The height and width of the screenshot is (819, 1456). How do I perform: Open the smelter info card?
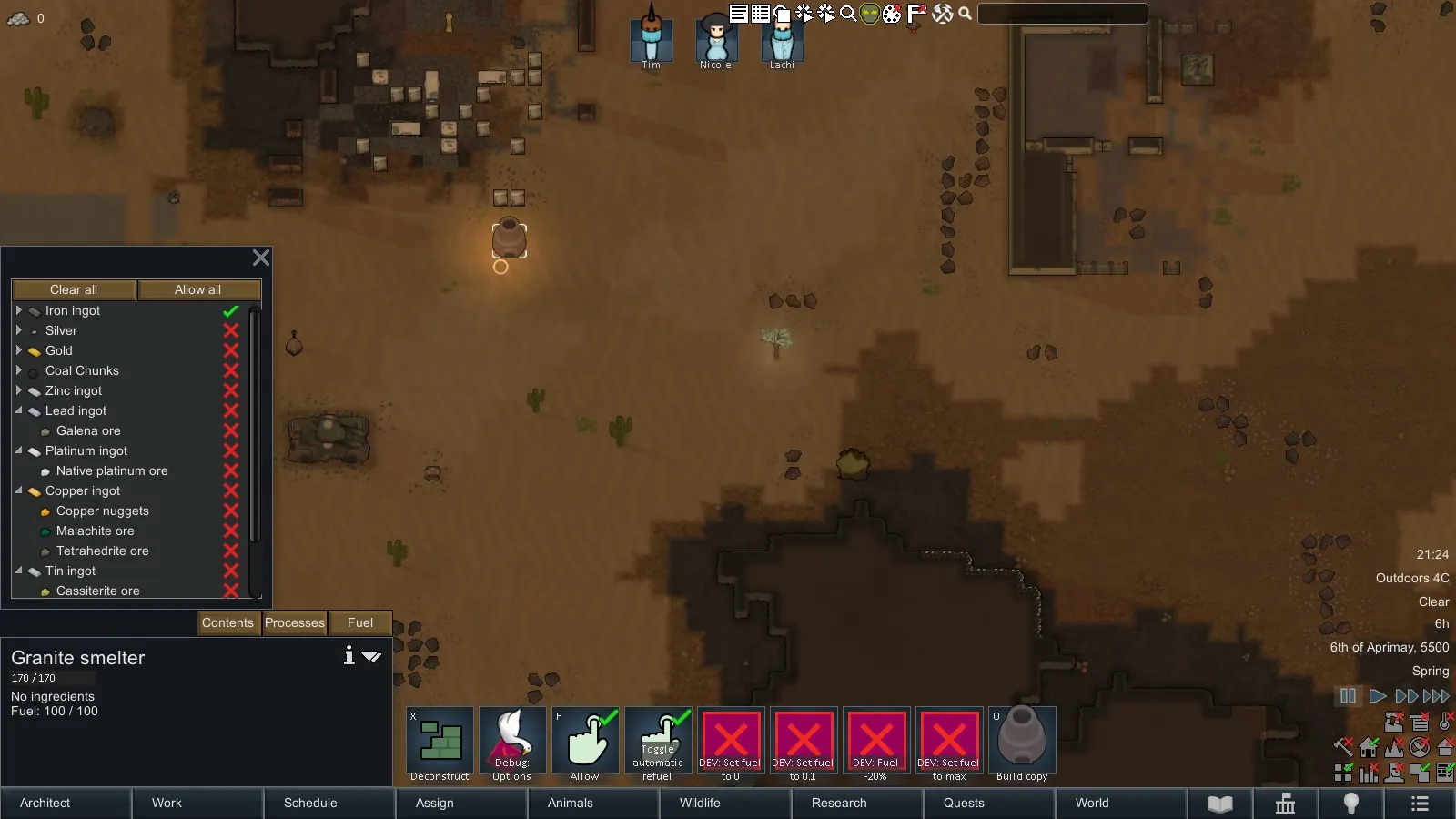(349, 656)
